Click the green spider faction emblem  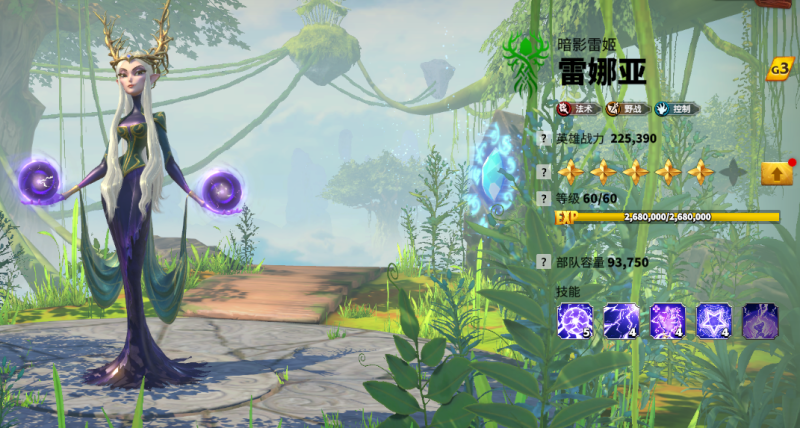(527, 54)
